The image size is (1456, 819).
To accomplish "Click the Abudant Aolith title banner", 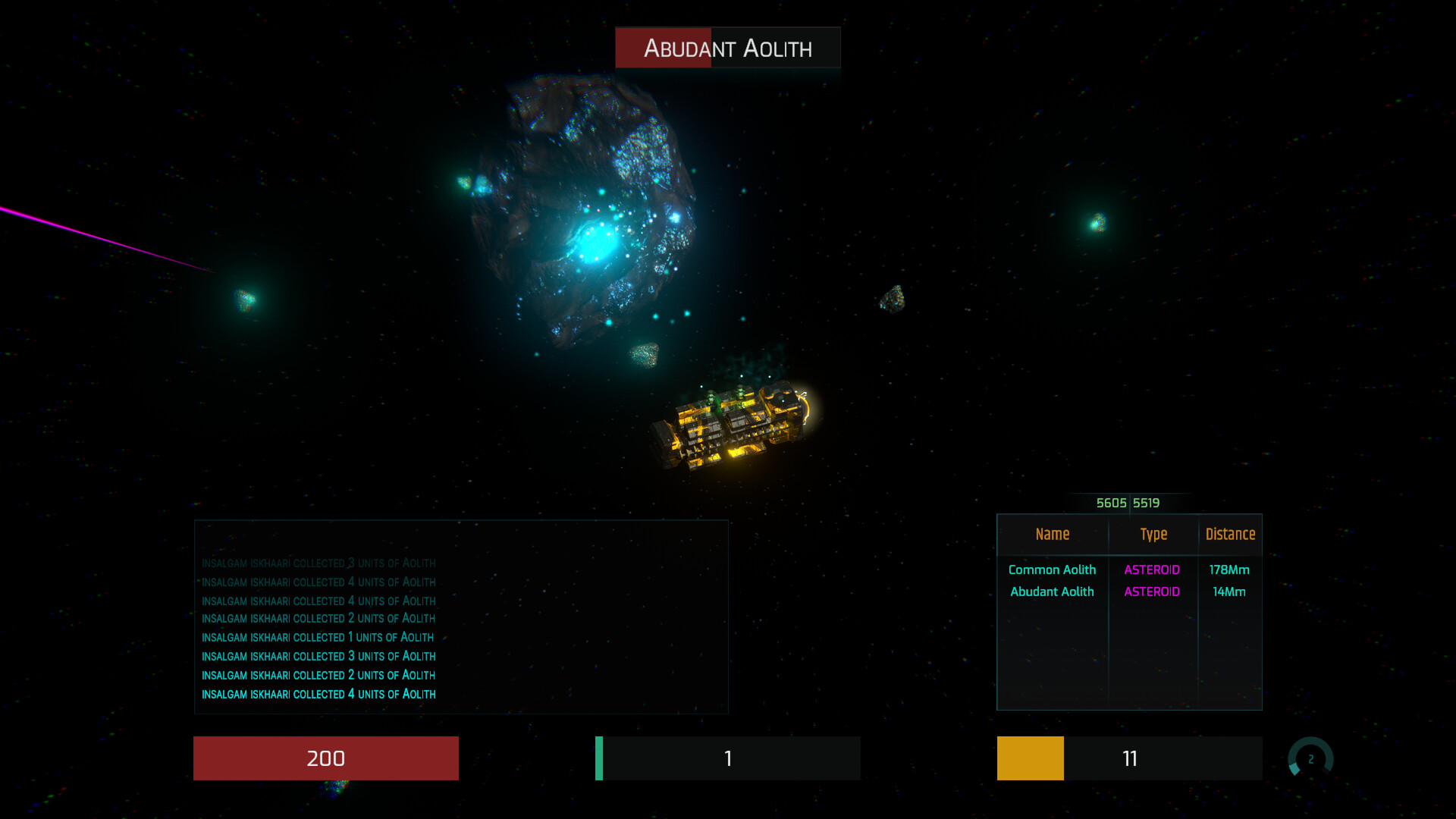I will click(727, 48).
